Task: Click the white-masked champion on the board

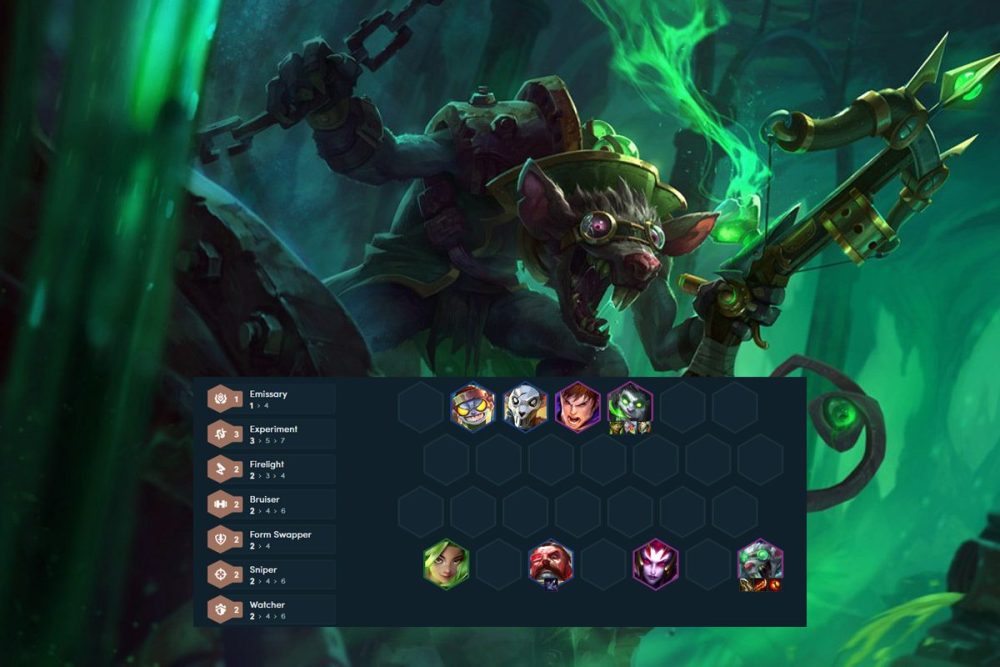Action: 525,407
